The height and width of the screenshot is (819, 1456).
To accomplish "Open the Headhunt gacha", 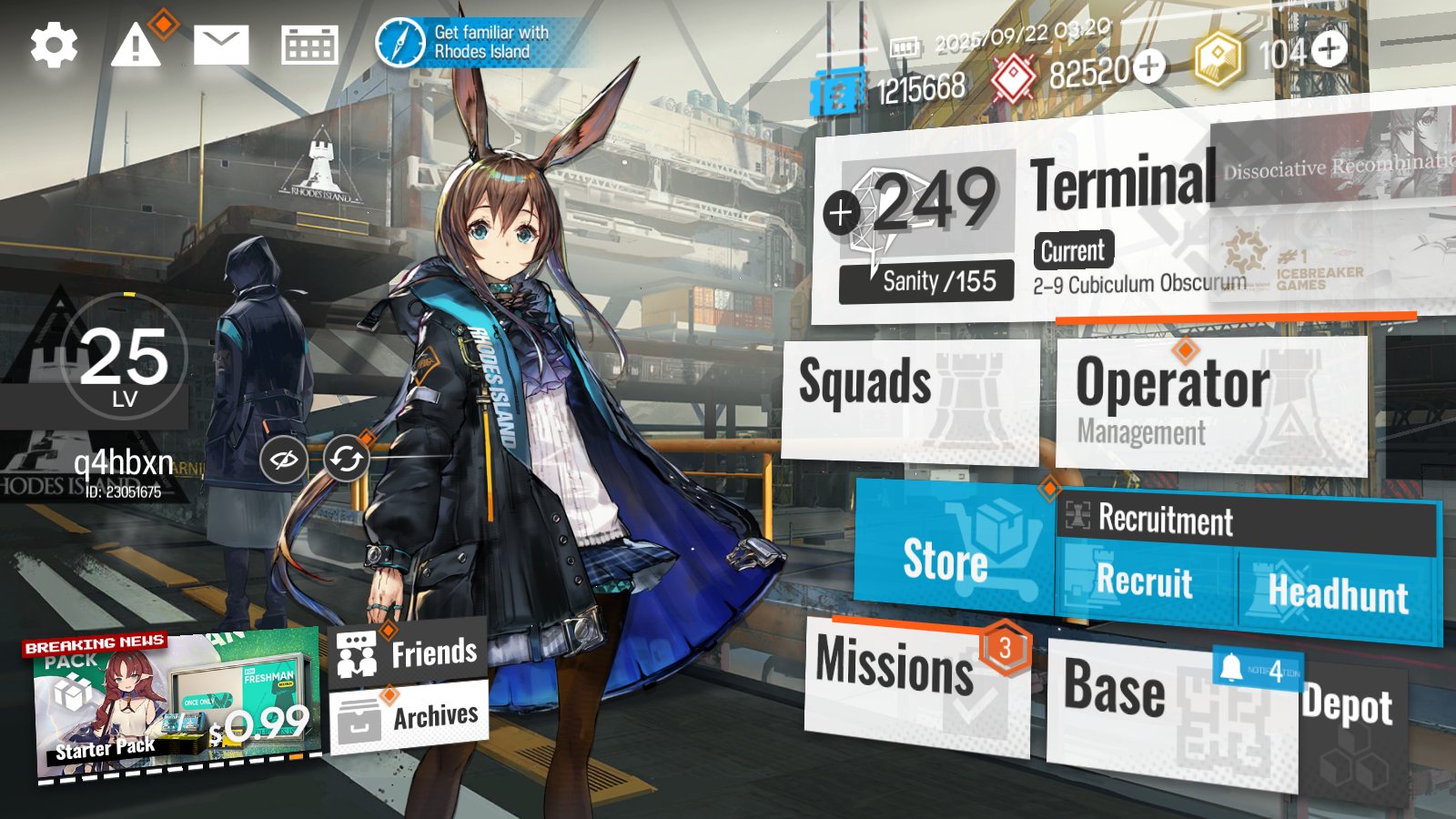I will coord(1338,593).
